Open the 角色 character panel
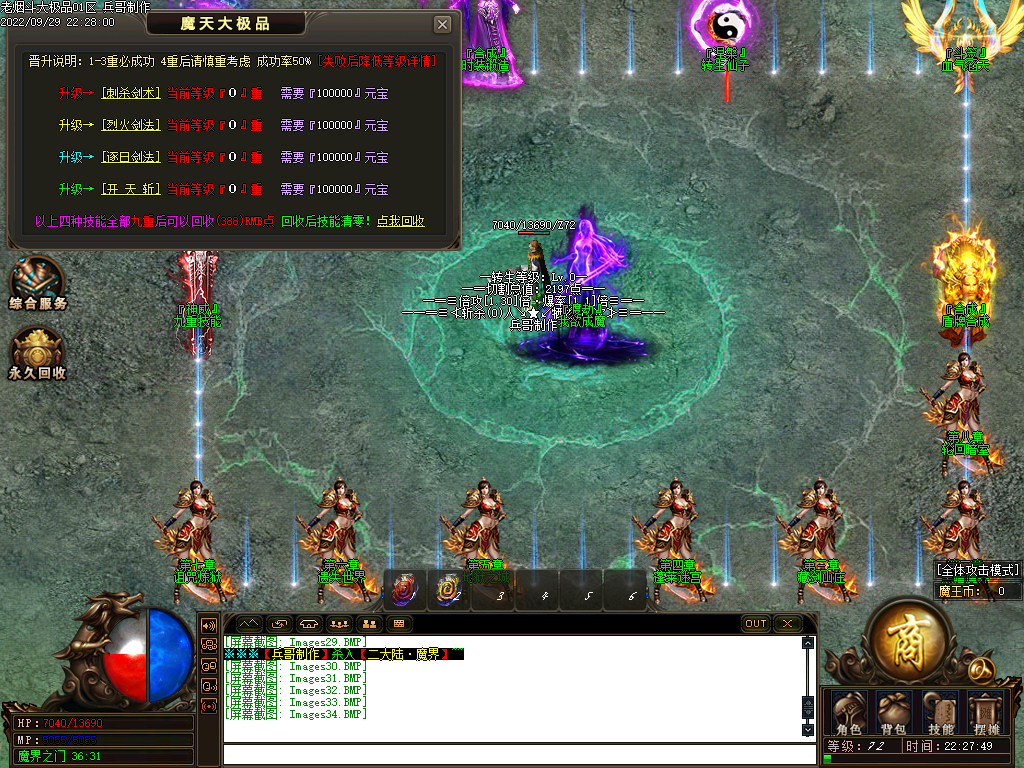The height and width of the screenshot is (768, 1024). pos(848,713)
